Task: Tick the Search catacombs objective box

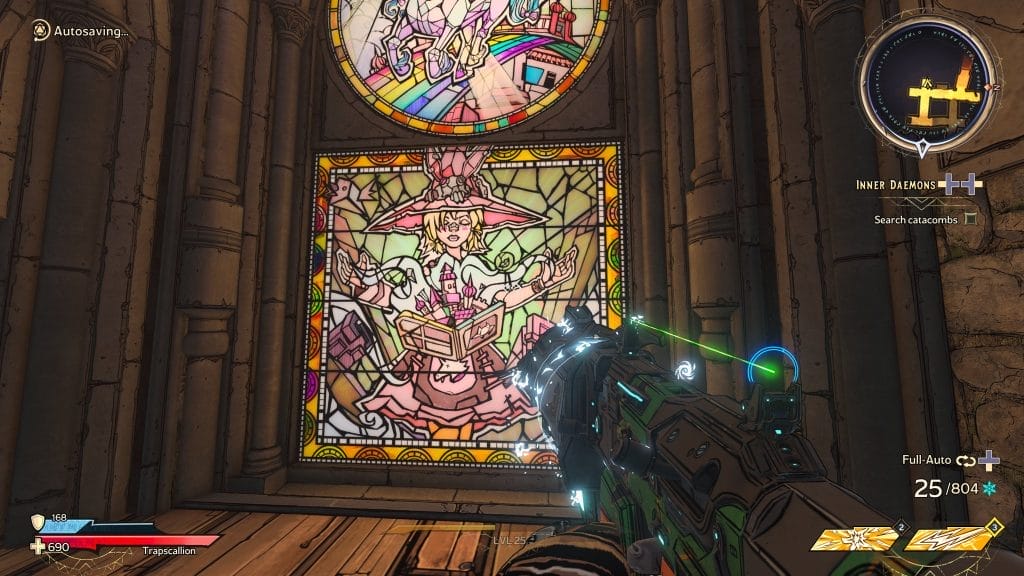Action: [x=969, y=218]
